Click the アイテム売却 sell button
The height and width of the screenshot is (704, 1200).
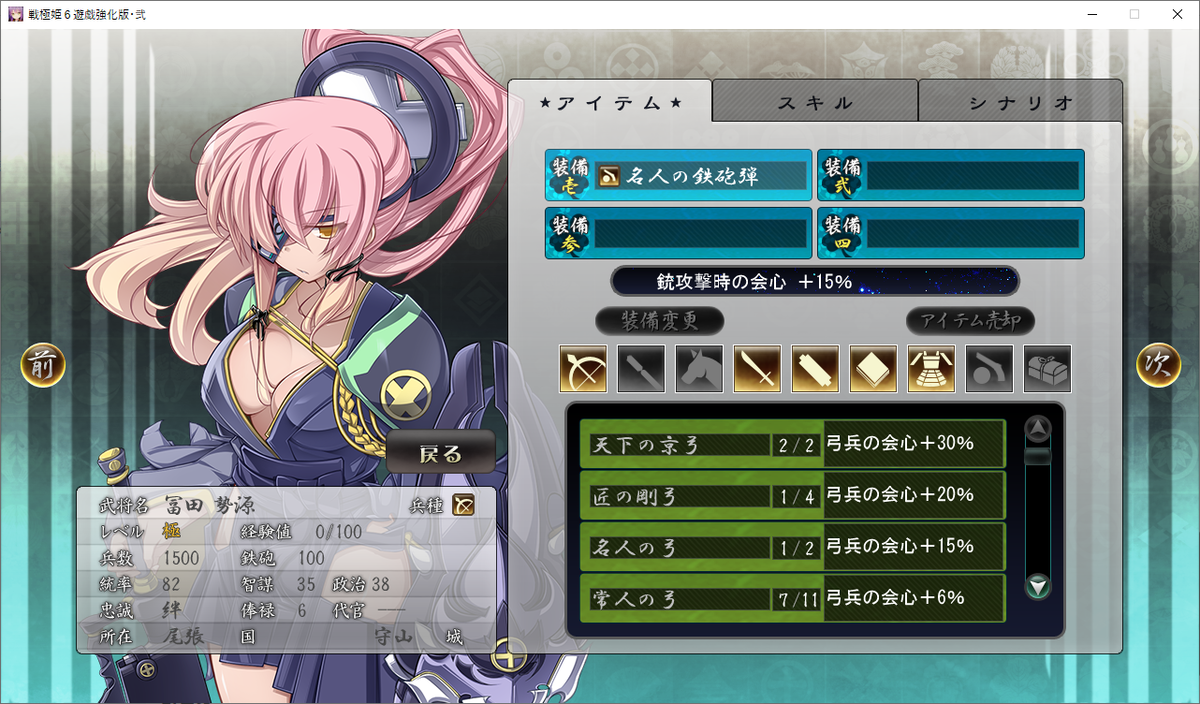pyautogui.click(x=970, y=321)
